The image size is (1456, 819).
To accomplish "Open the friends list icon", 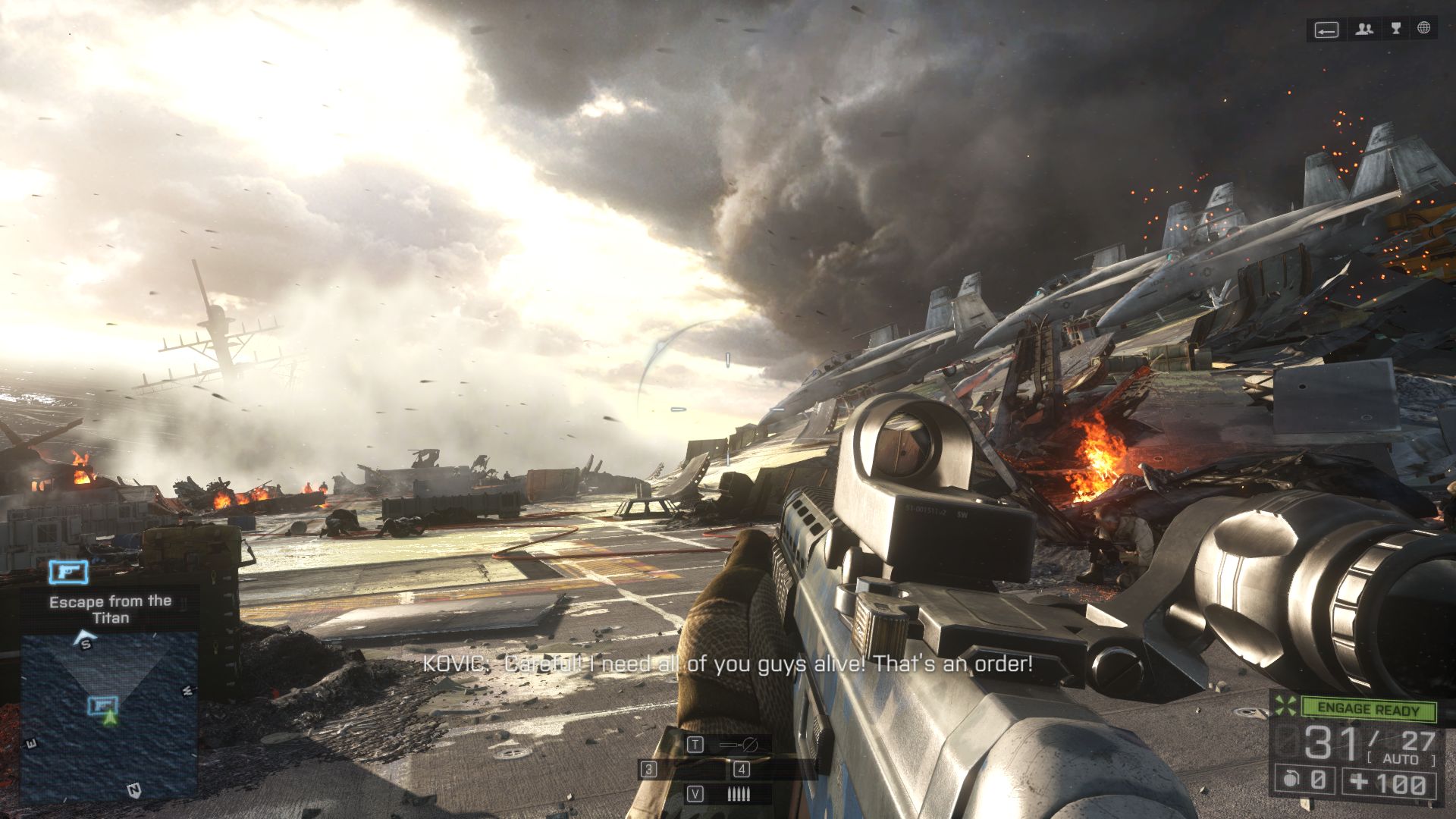I will tap(1365, 30).
